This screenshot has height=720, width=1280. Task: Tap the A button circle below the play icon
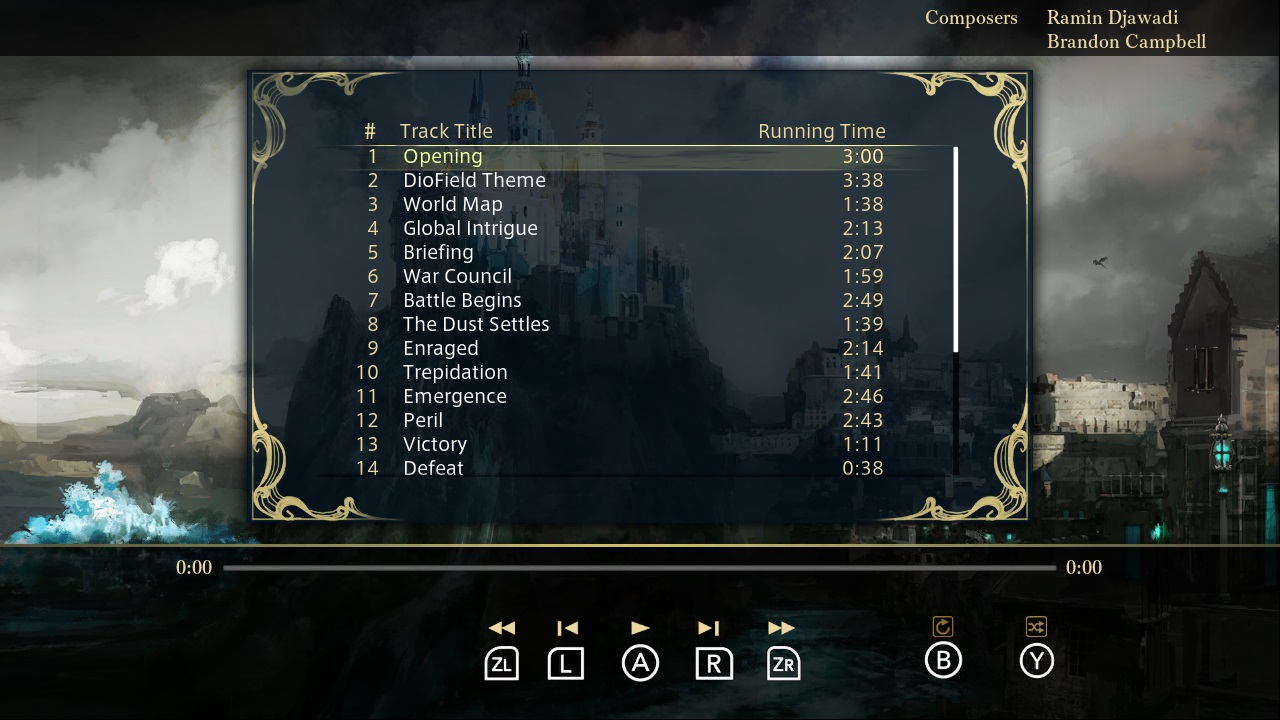click(641, 662)
